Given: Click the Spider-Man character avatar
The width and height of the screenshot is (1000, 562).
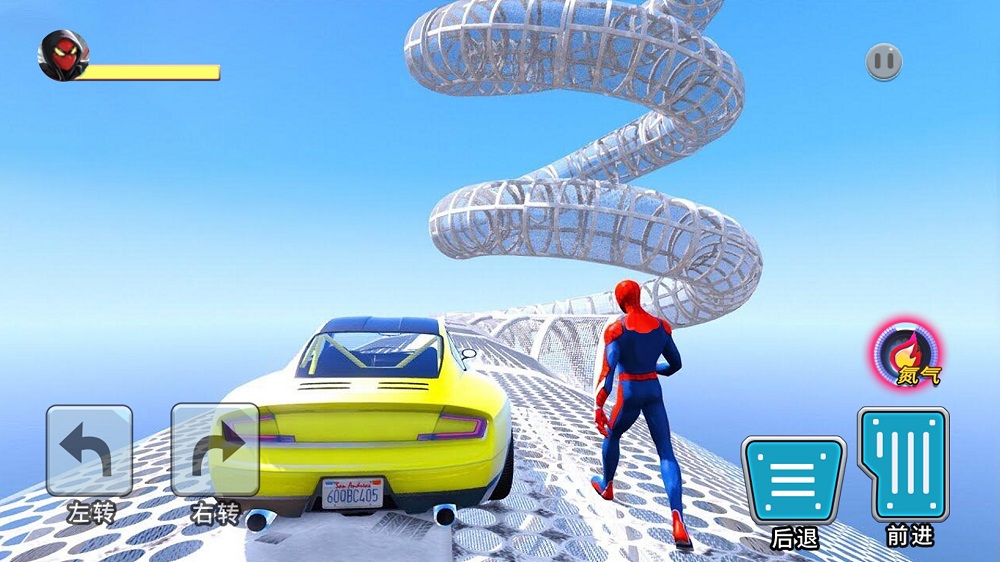Looking at the screenshot, I should tap(62, 56).
